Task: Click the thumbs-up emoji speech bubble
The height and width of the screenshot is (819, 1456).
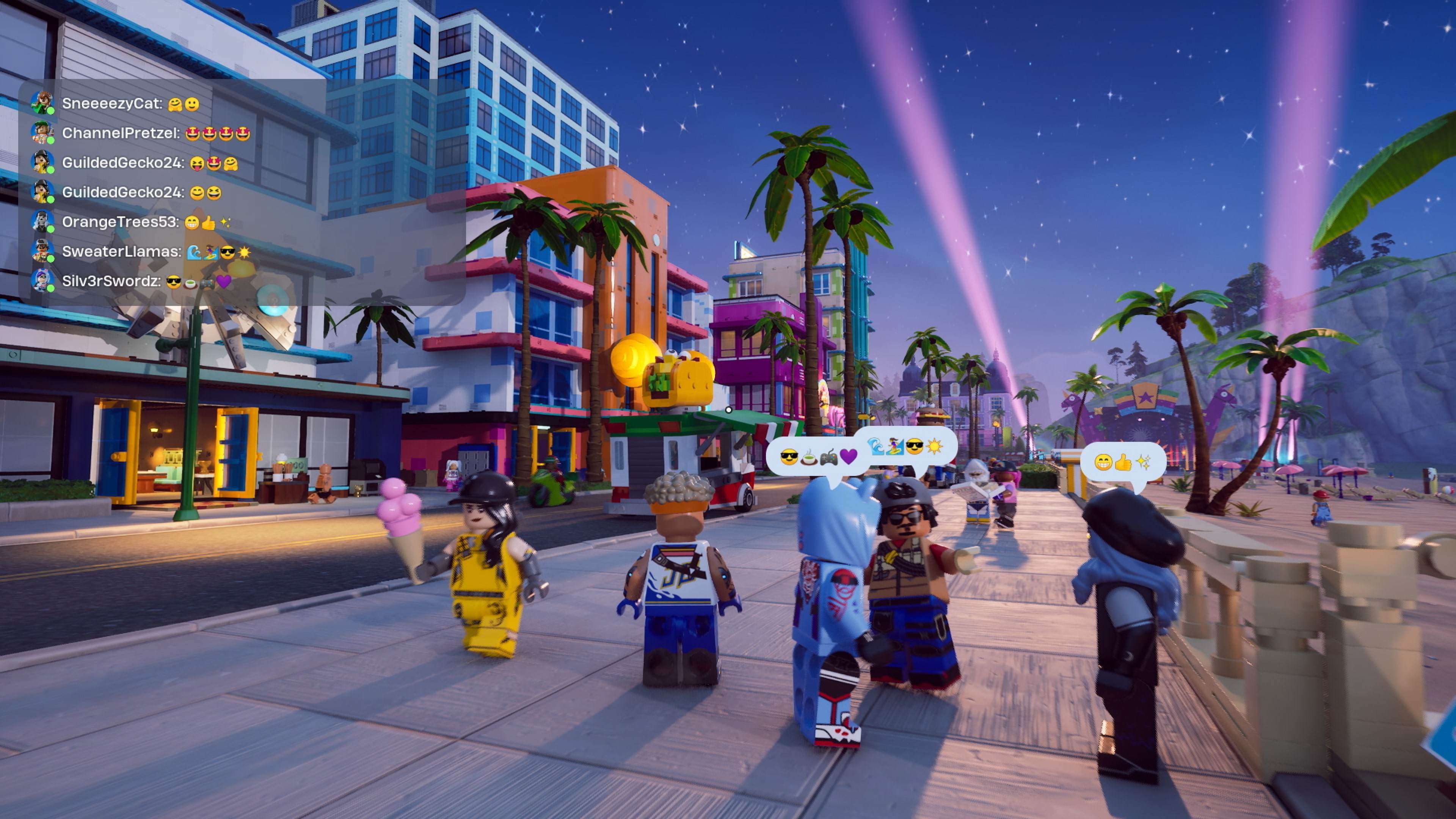Action: [x=1122, y=462]
